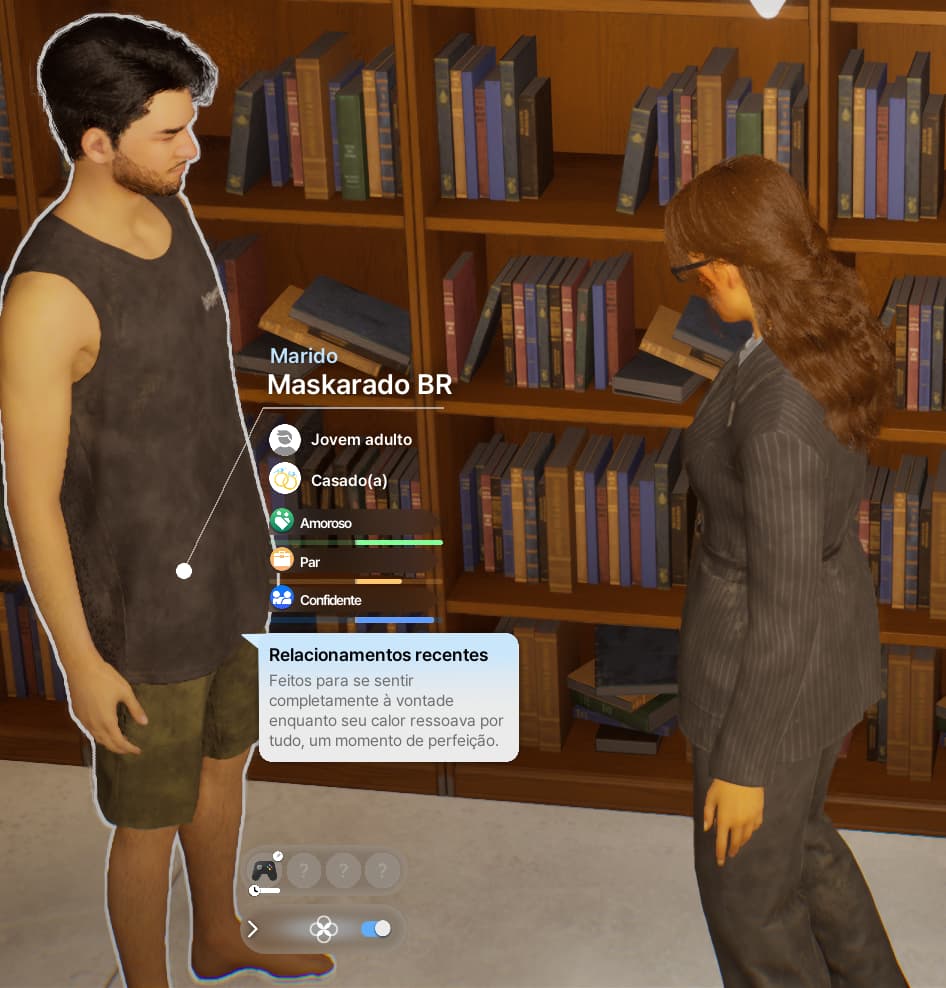946x988 pixels.
Task: Click the name Maskarado BR
Action: 359,385
